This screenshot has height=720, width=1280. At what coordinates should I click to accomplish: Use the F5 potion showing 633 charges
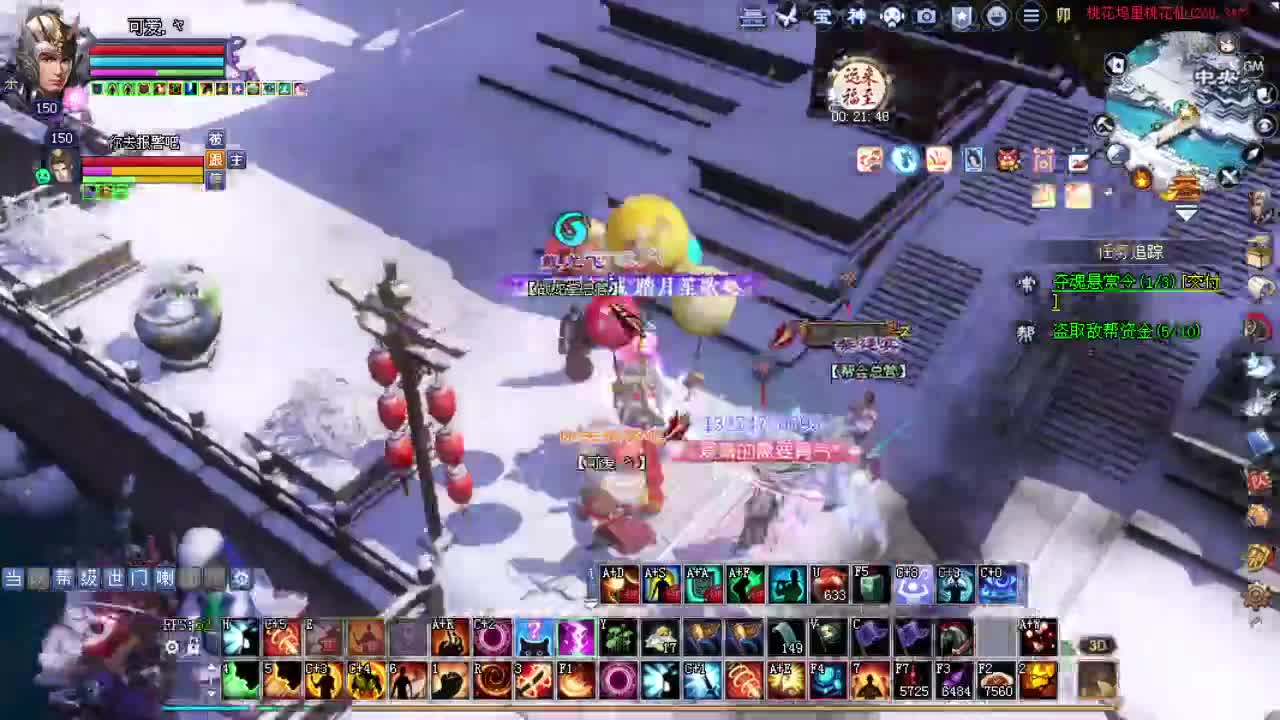tap(829, 583)
